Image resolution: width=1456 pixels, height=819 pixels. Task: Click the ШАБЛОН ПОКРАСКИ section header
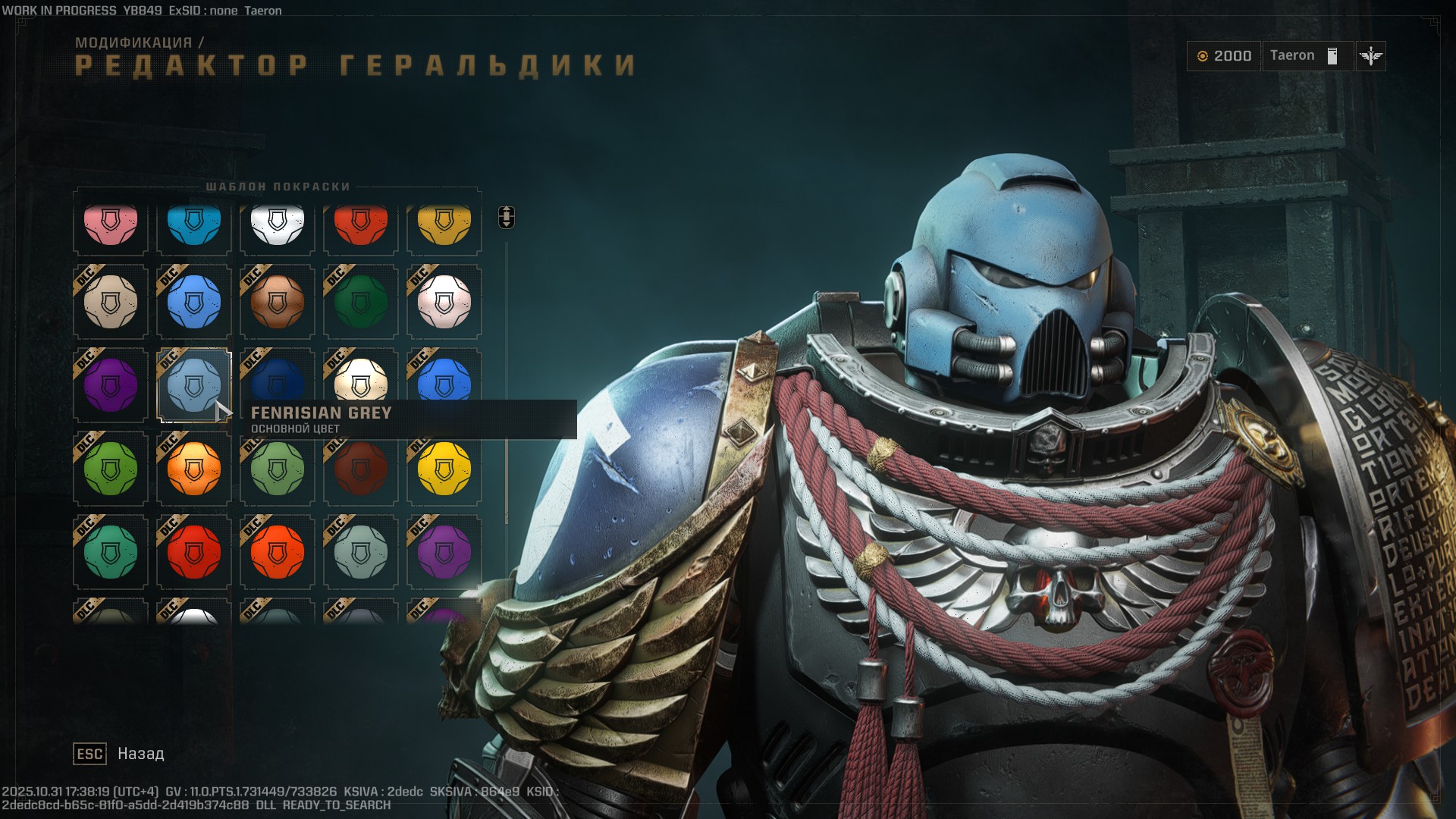278,186
